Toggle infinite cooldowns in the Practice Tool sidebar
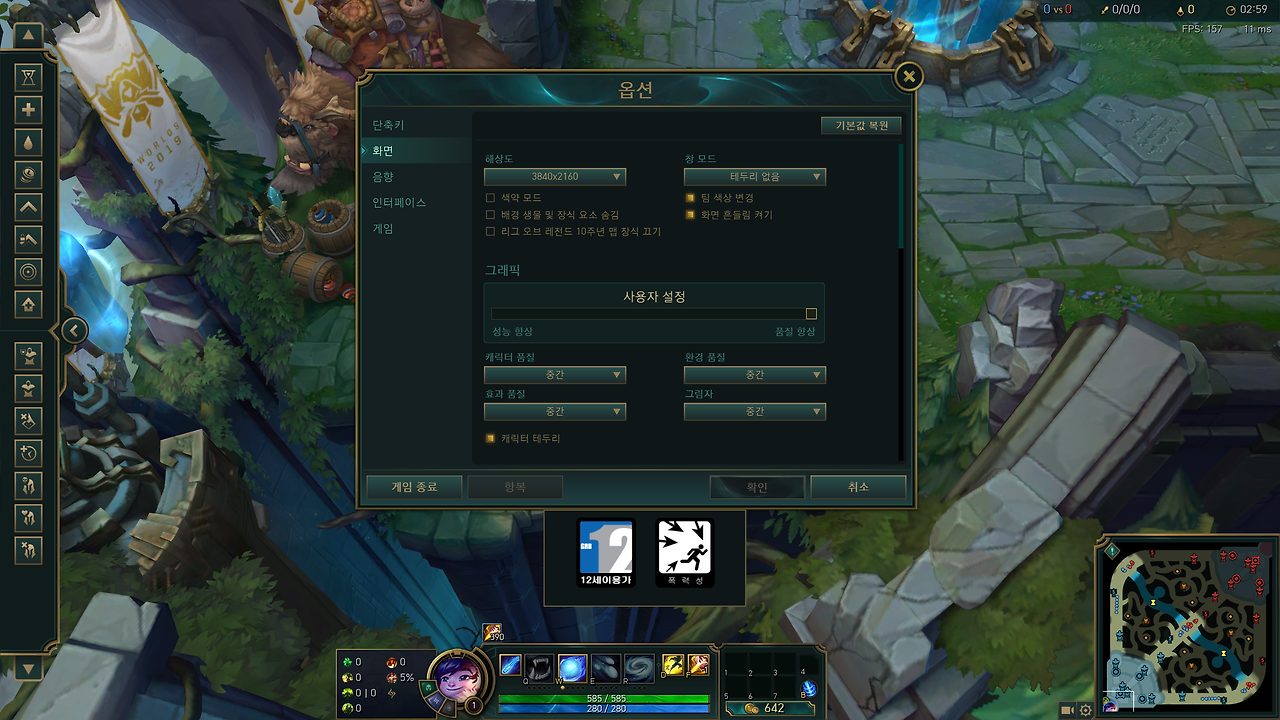1280x720 pixels. pyautogui.click(x=28, y=78)
